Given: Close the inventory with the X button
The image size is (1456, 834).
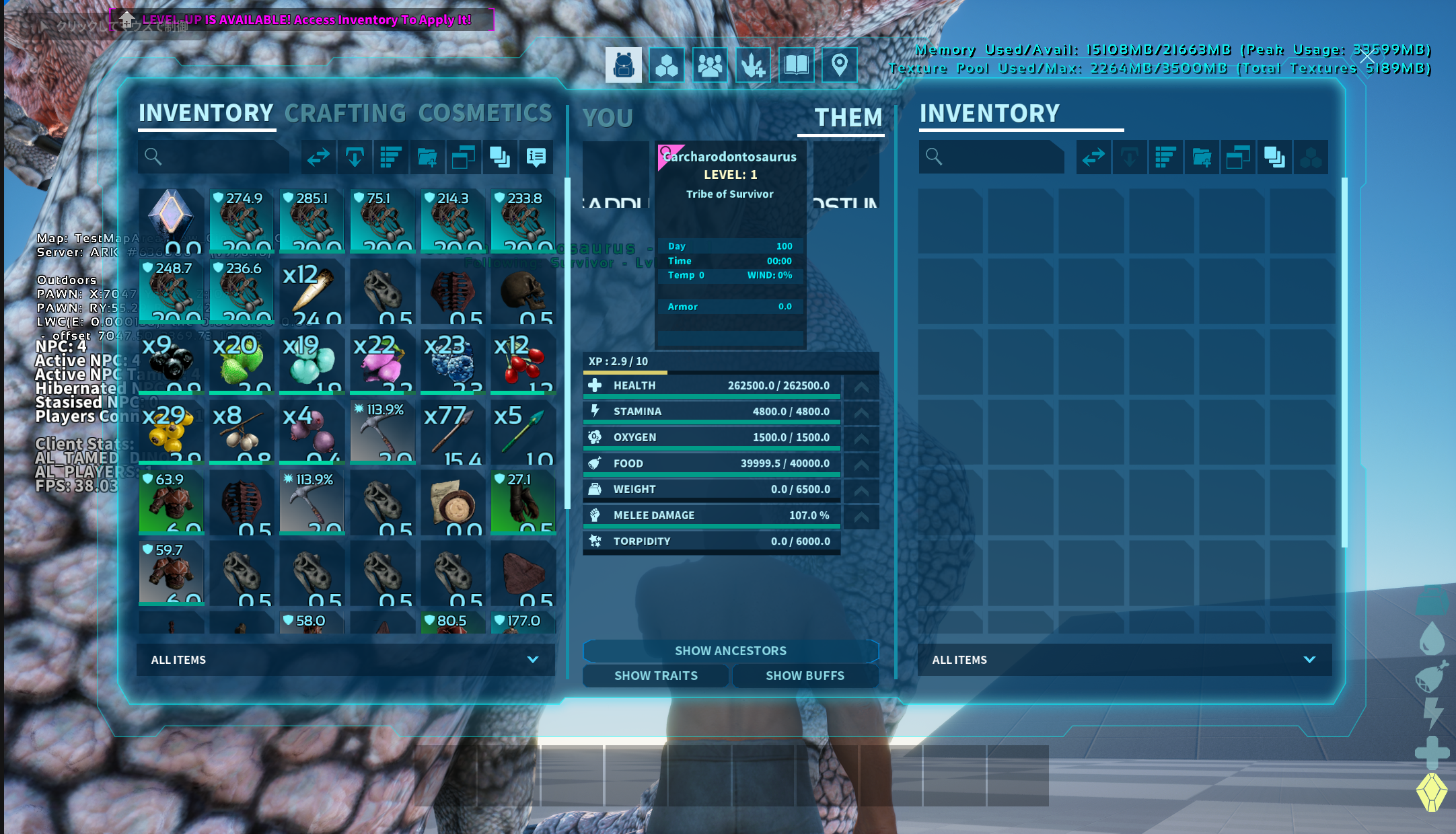Looking at the screenshot, I should click(x=1367, y=58).
